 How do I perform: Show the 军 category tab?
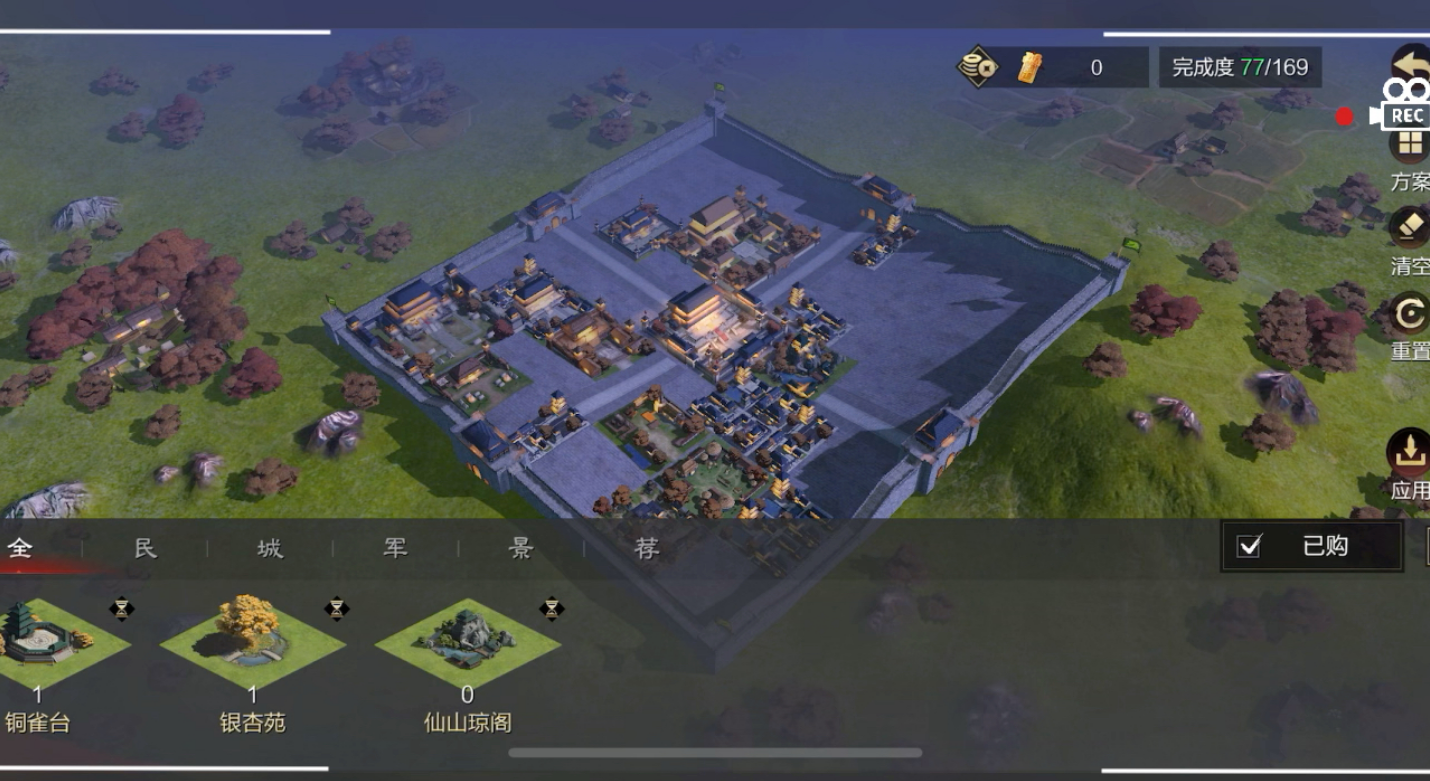click(x=396, y=548)
